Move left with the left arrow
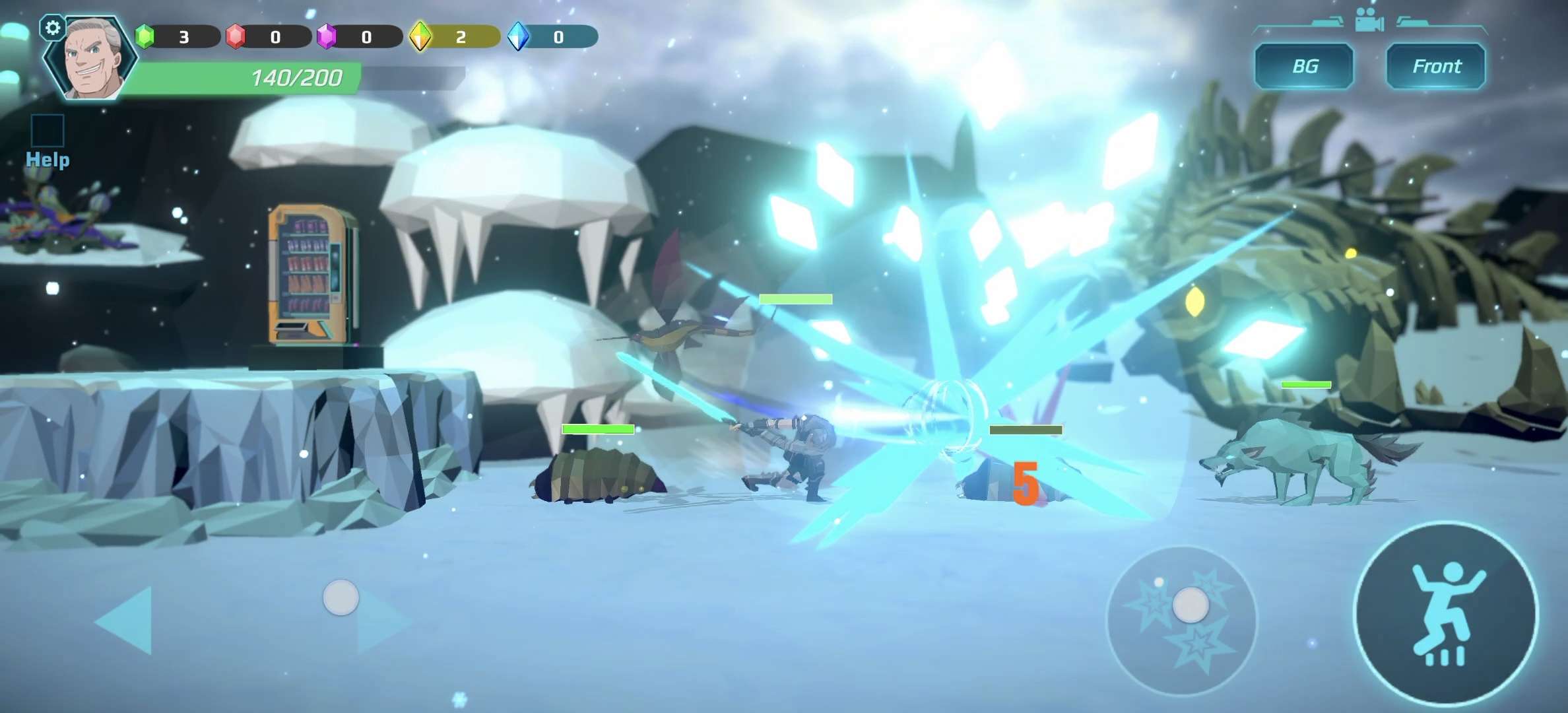1568x713 pixels. point(125,621)
